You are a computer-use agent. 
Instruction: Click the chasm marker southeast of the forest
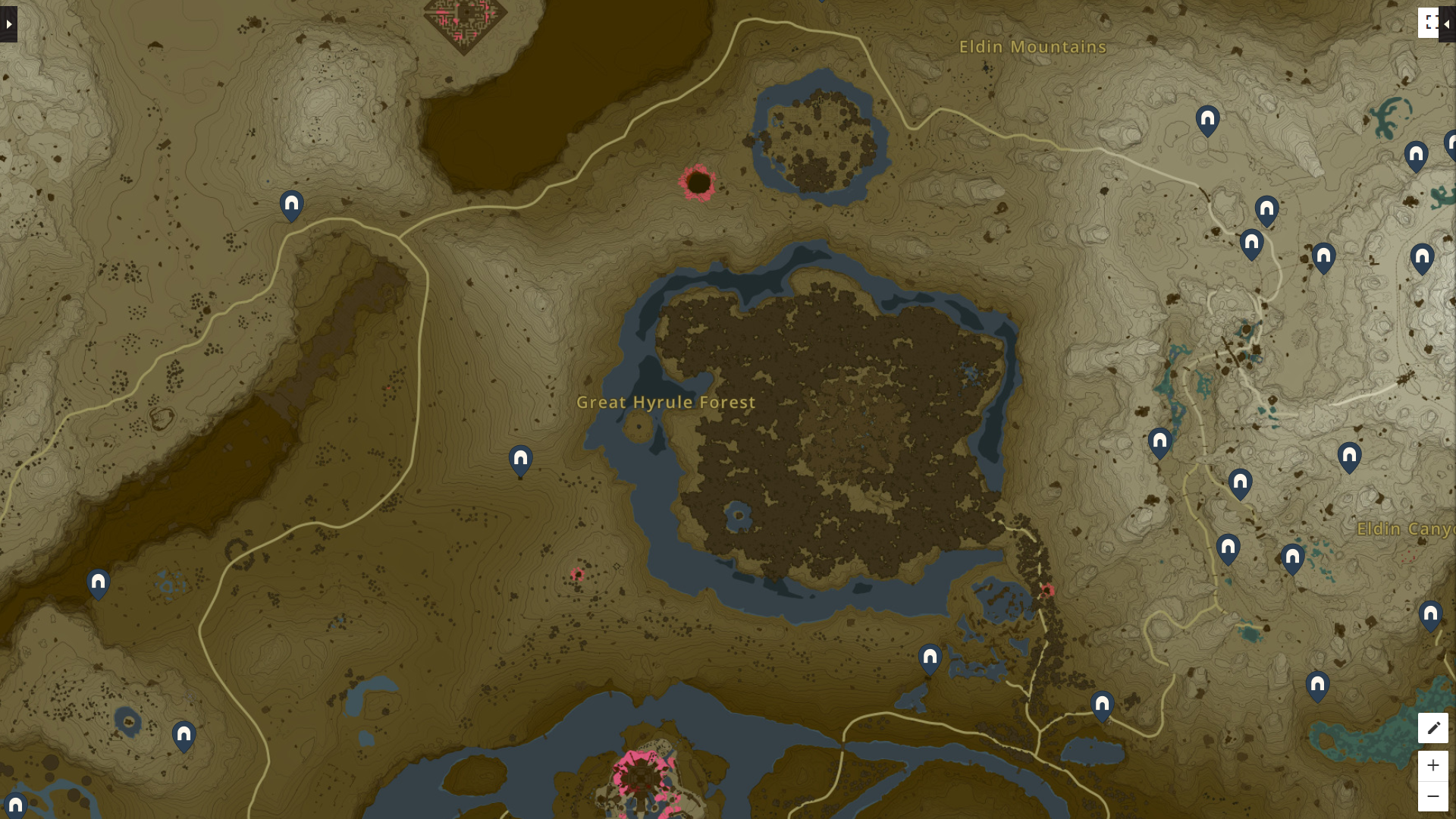coord(1049,591)
